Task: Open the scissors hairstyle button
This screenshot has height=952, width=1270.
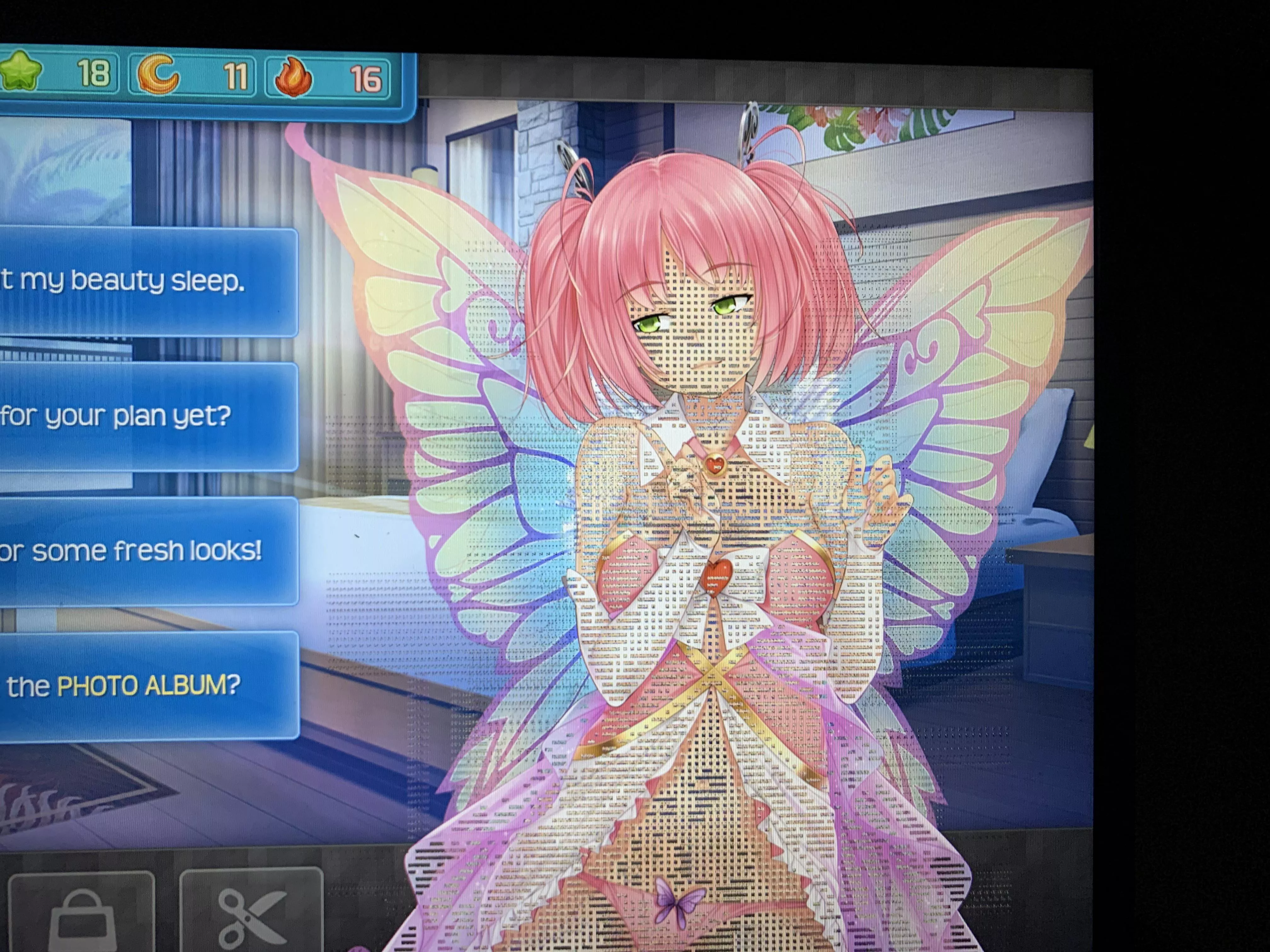Action: 251,912
